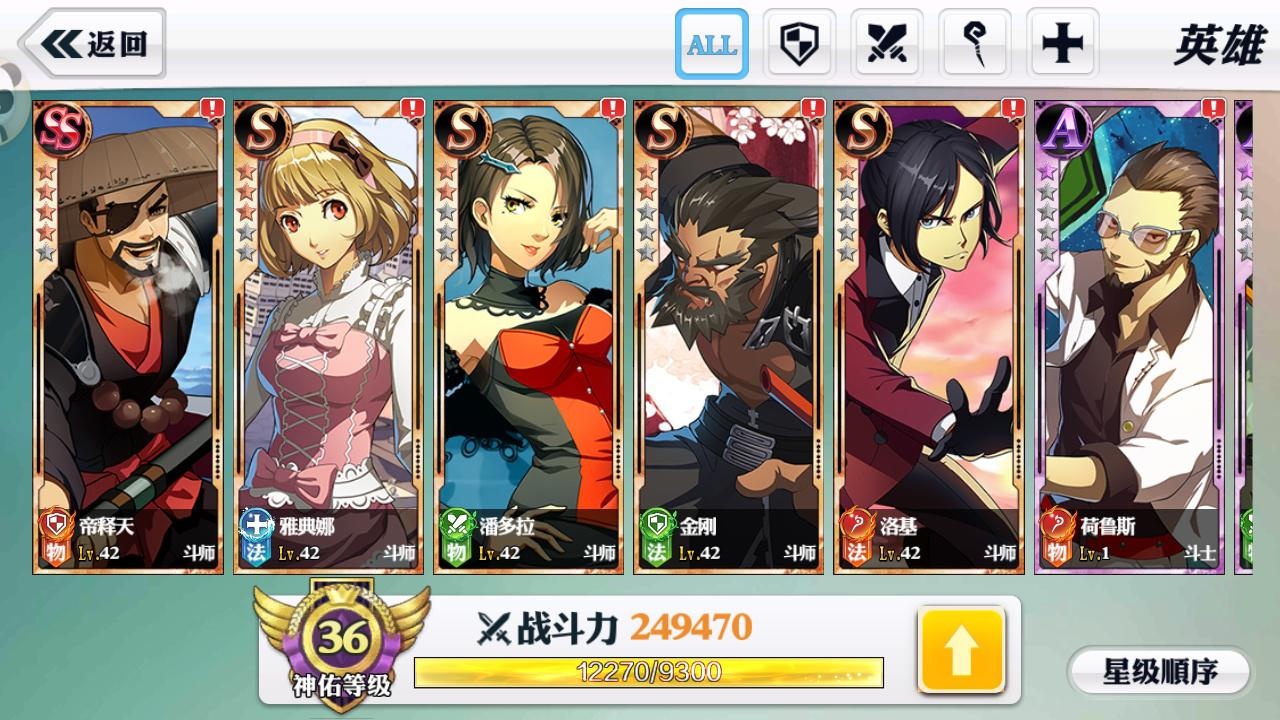Show all heroes with ALL filter
1280x720 pixels.
tap(711, 44)
